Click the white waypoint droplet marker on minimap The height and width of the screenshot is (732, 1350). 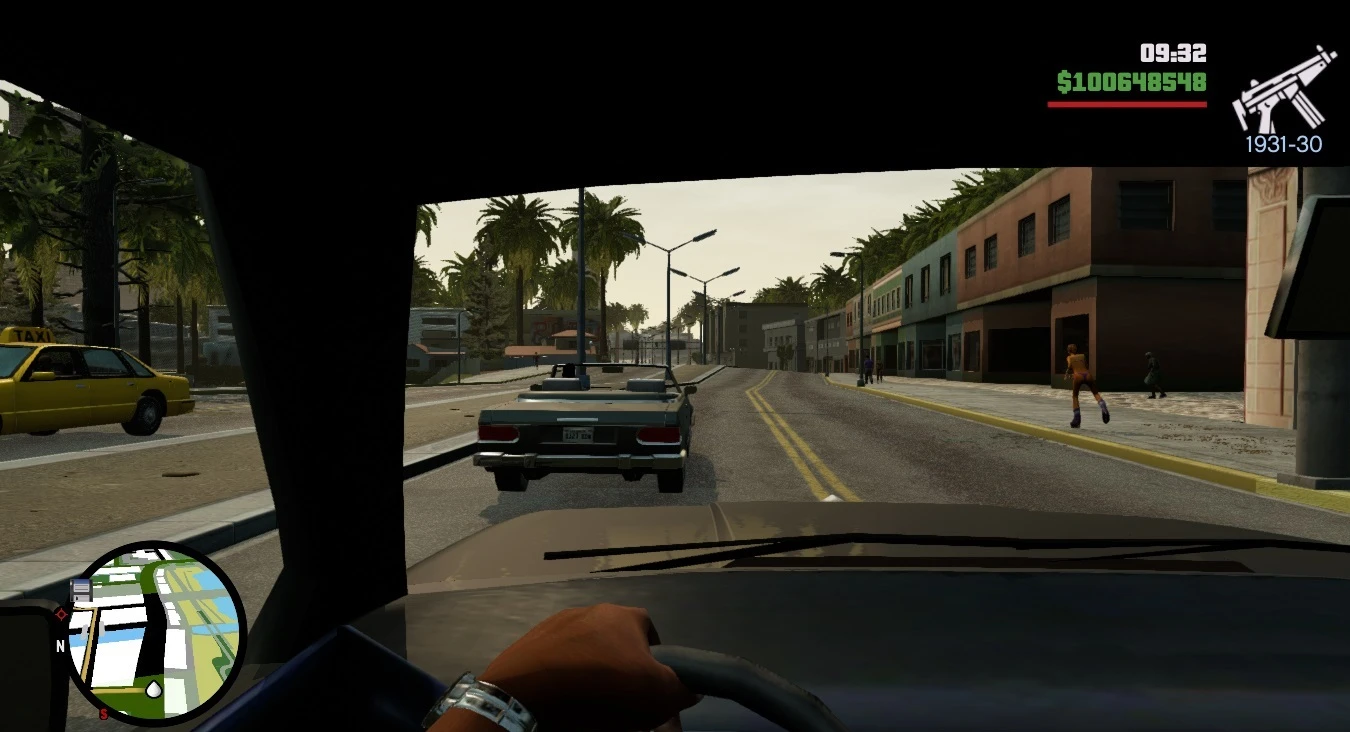click(153, 689)
